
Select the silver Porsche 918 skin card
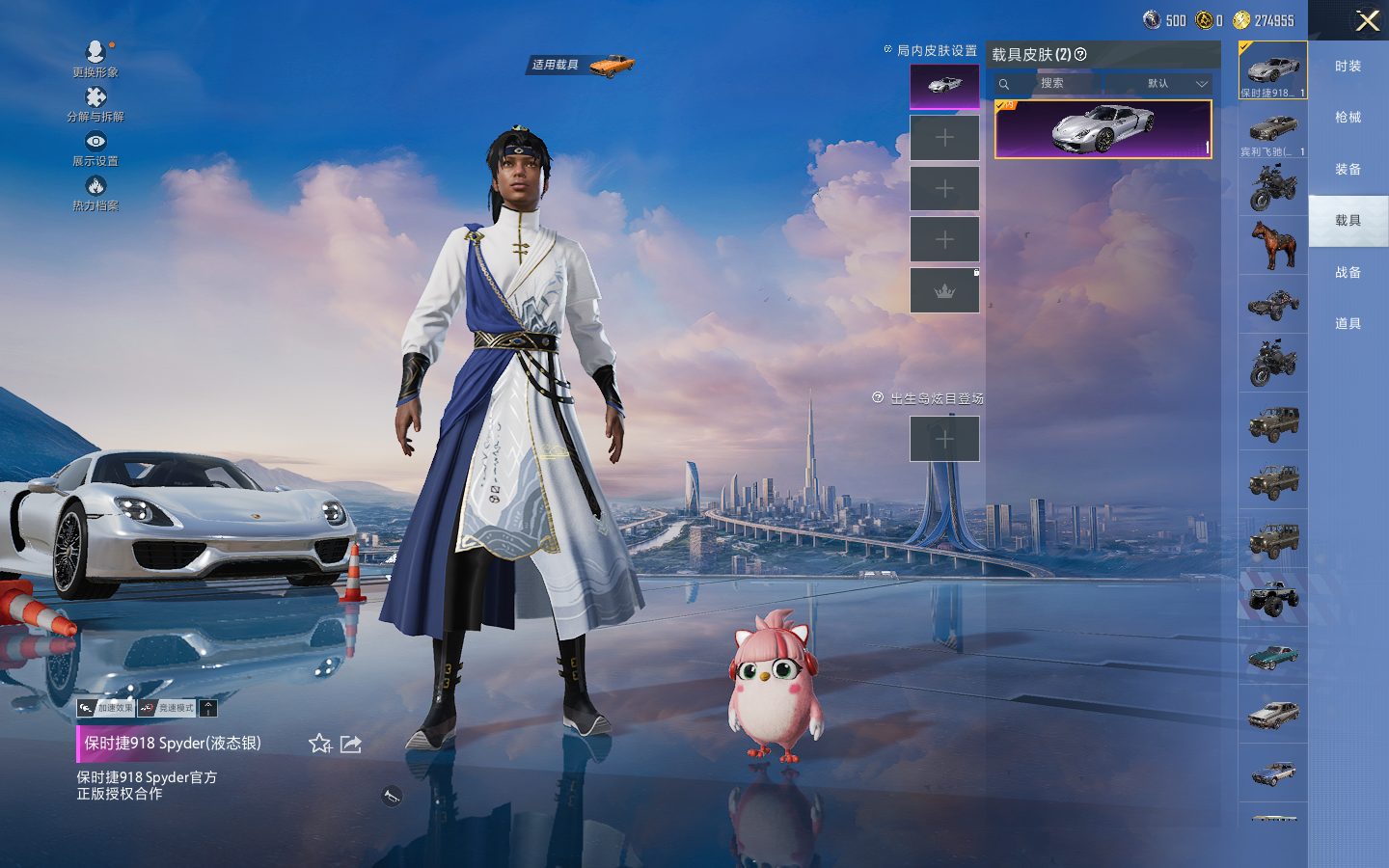pos(1103,129)
